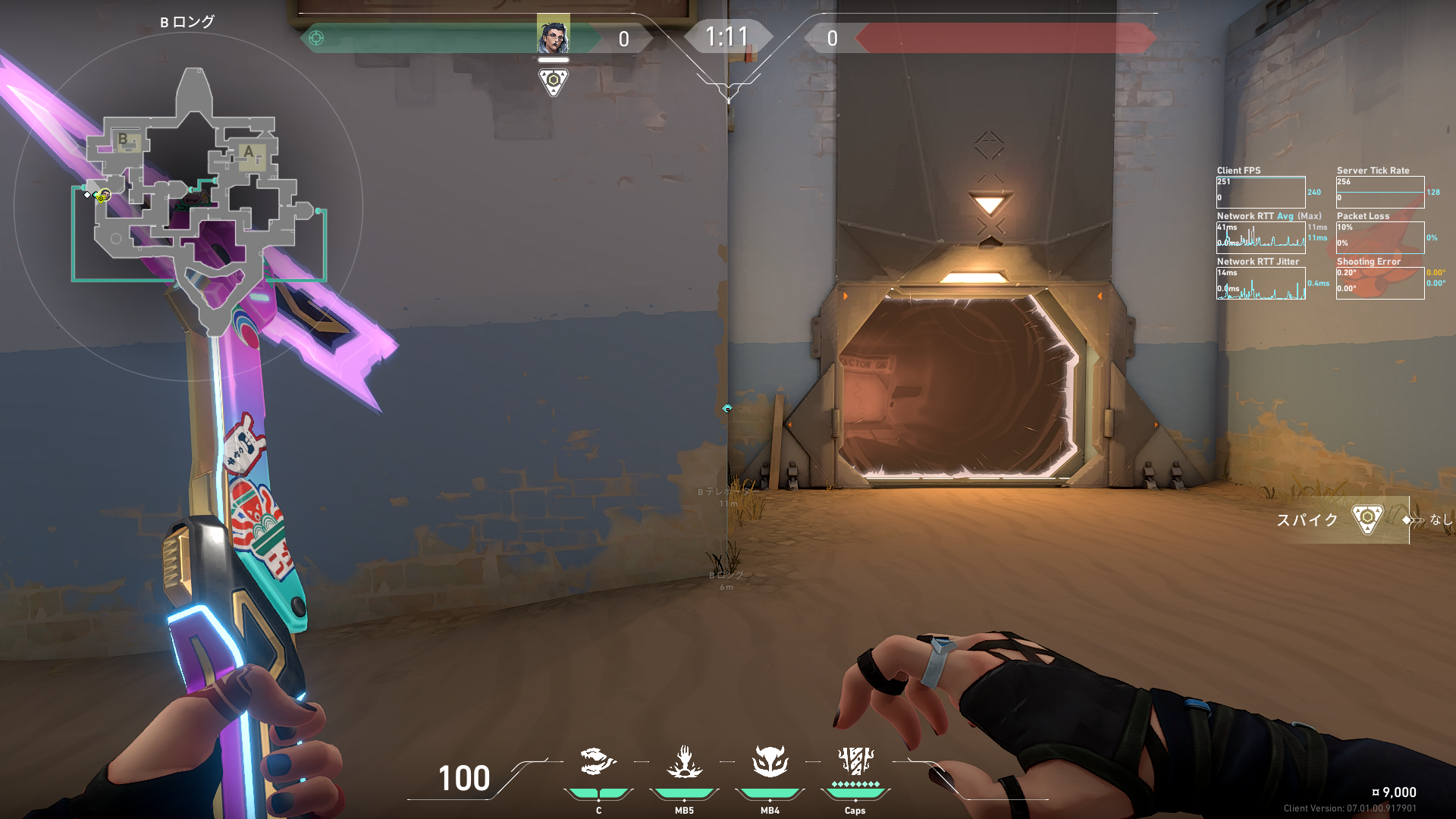Open the Client FPS performance graph
1456x819 pixels.
point(1260,193)
